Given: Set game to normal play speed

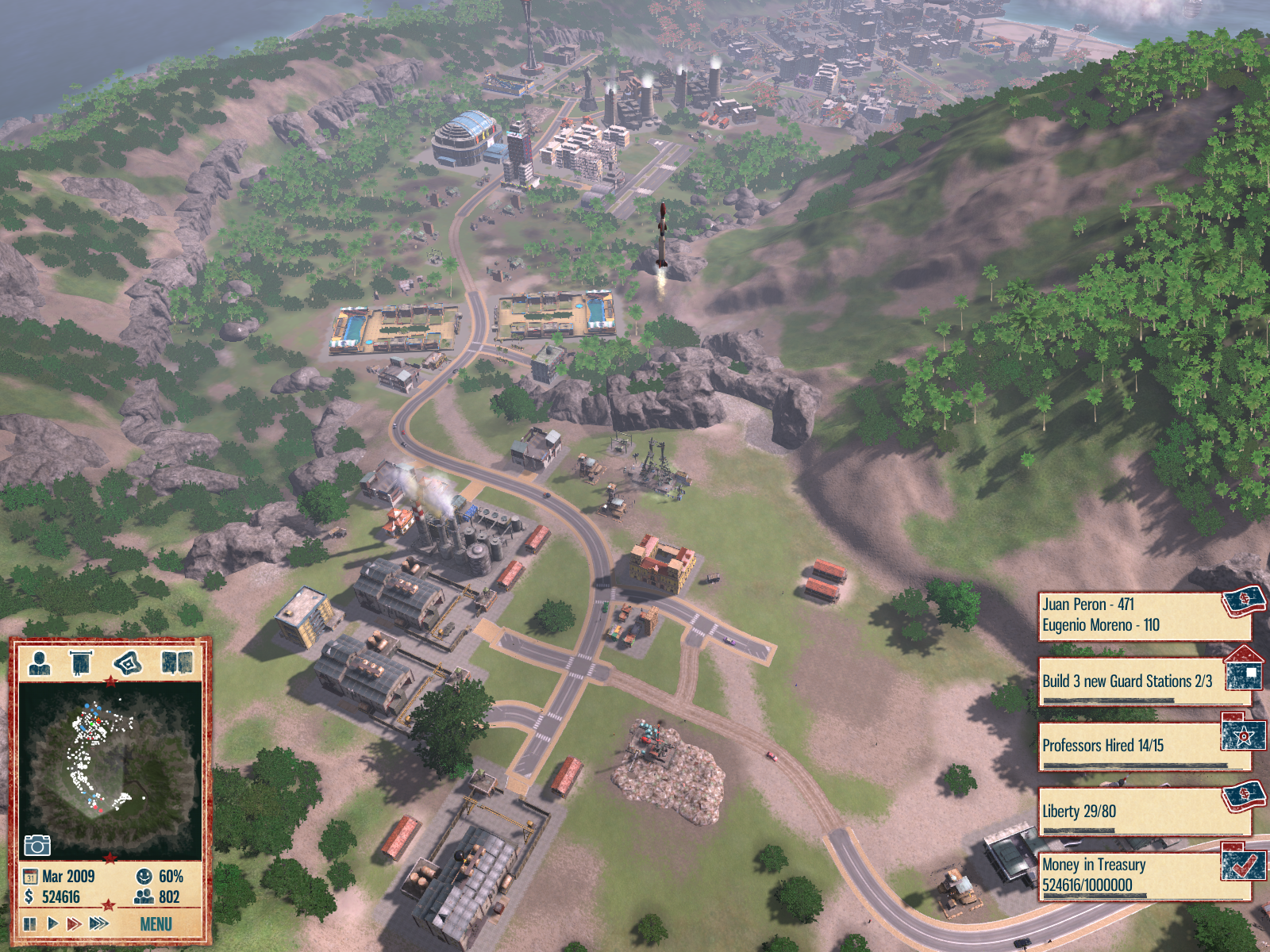Looking at the screenshot, I should coord(52,923).
